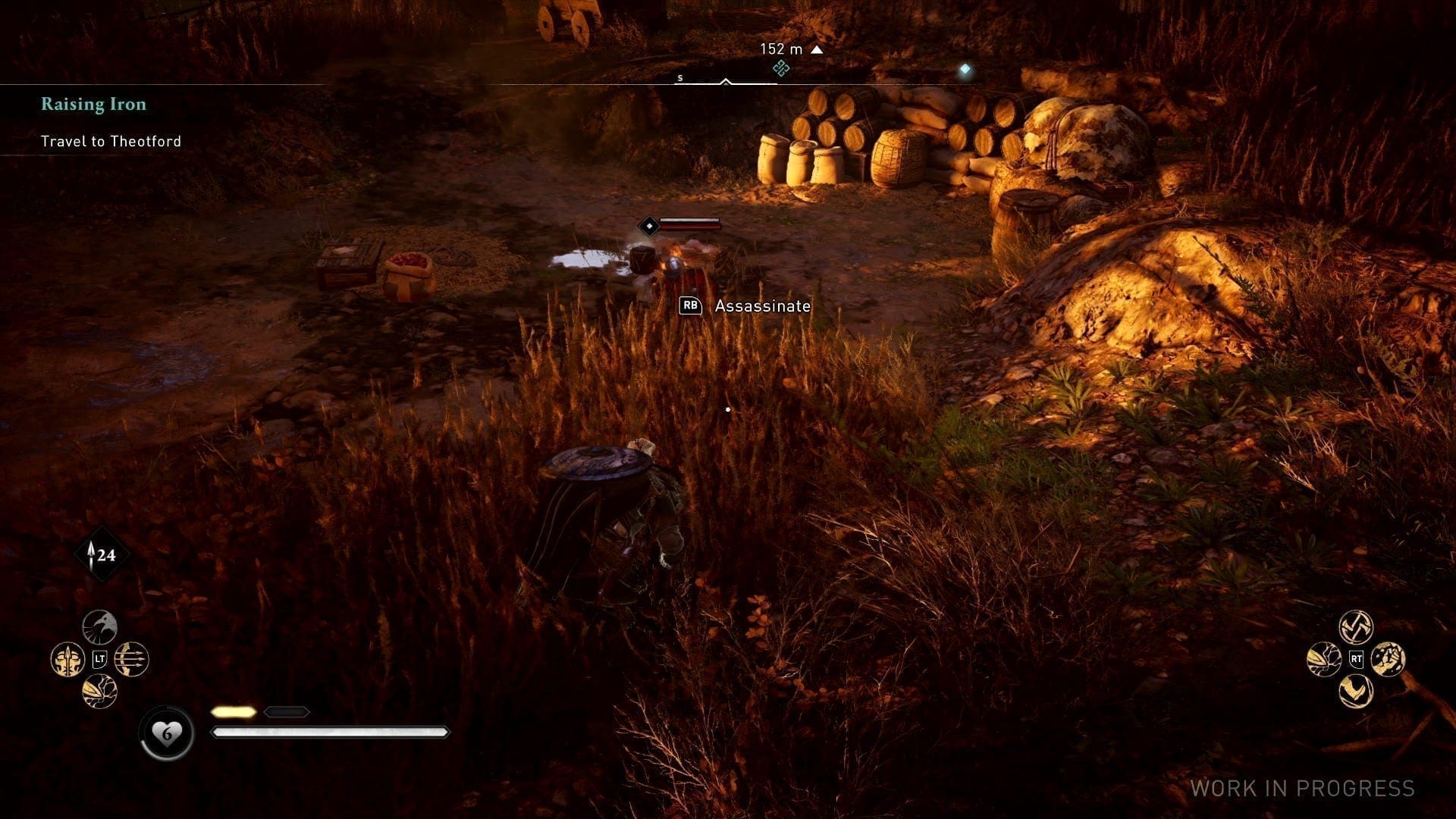Activate the raven ability icon

(99, 627)
